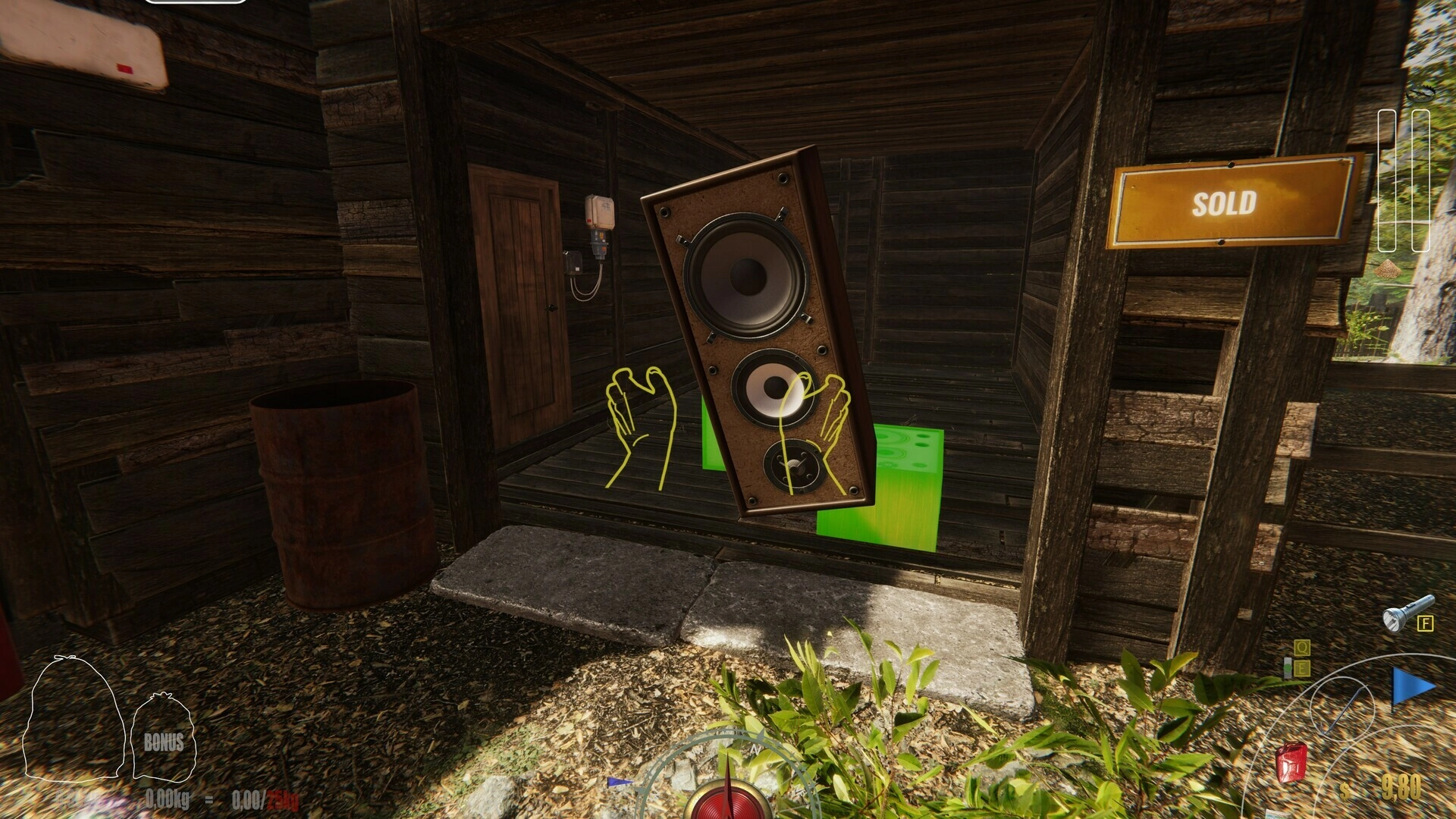
Task: Open the compass at the bottom center
Action: click(728, 796)
